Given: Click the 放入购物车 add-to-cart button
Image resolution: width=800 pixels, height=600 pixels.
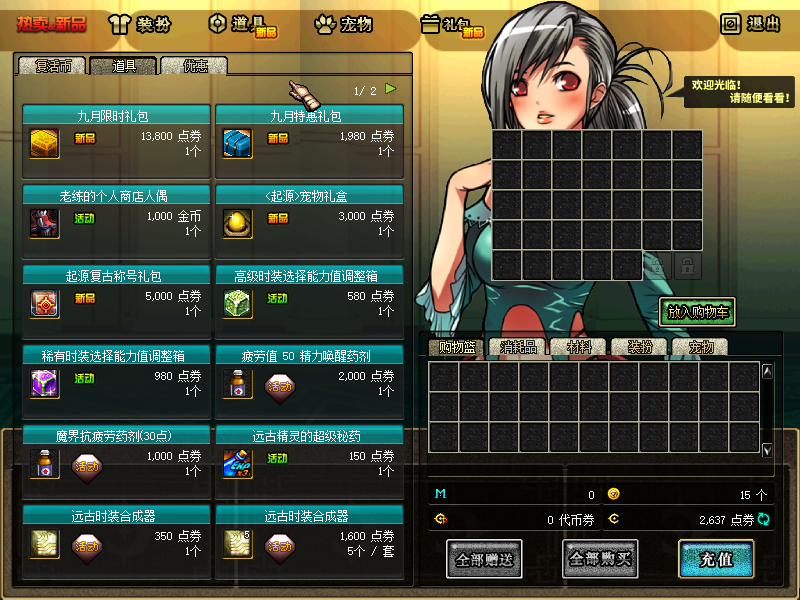Looking at the screenshot, I should coord(697,312).
